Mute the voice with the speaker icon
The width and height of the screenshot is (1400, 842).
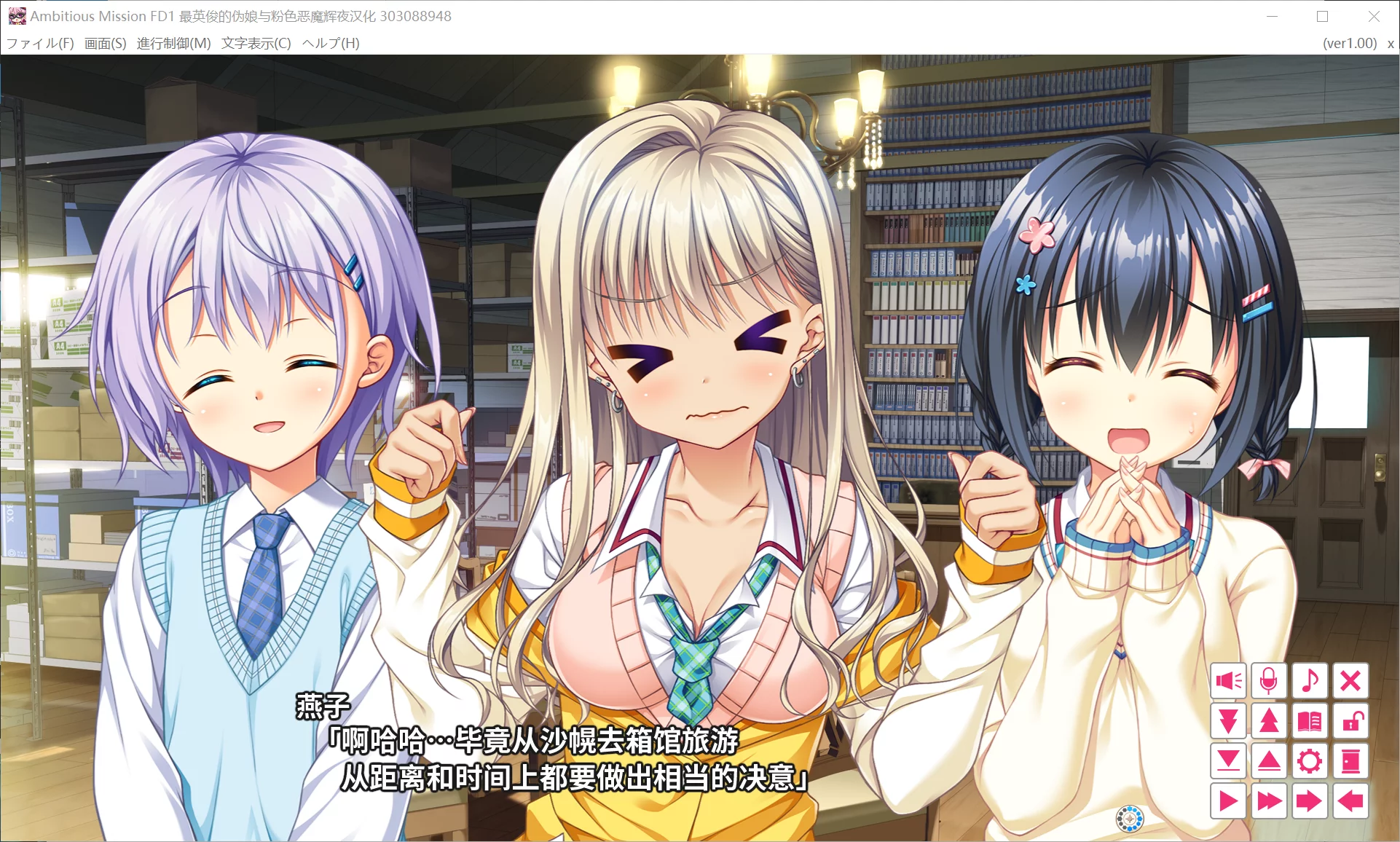1228,682
